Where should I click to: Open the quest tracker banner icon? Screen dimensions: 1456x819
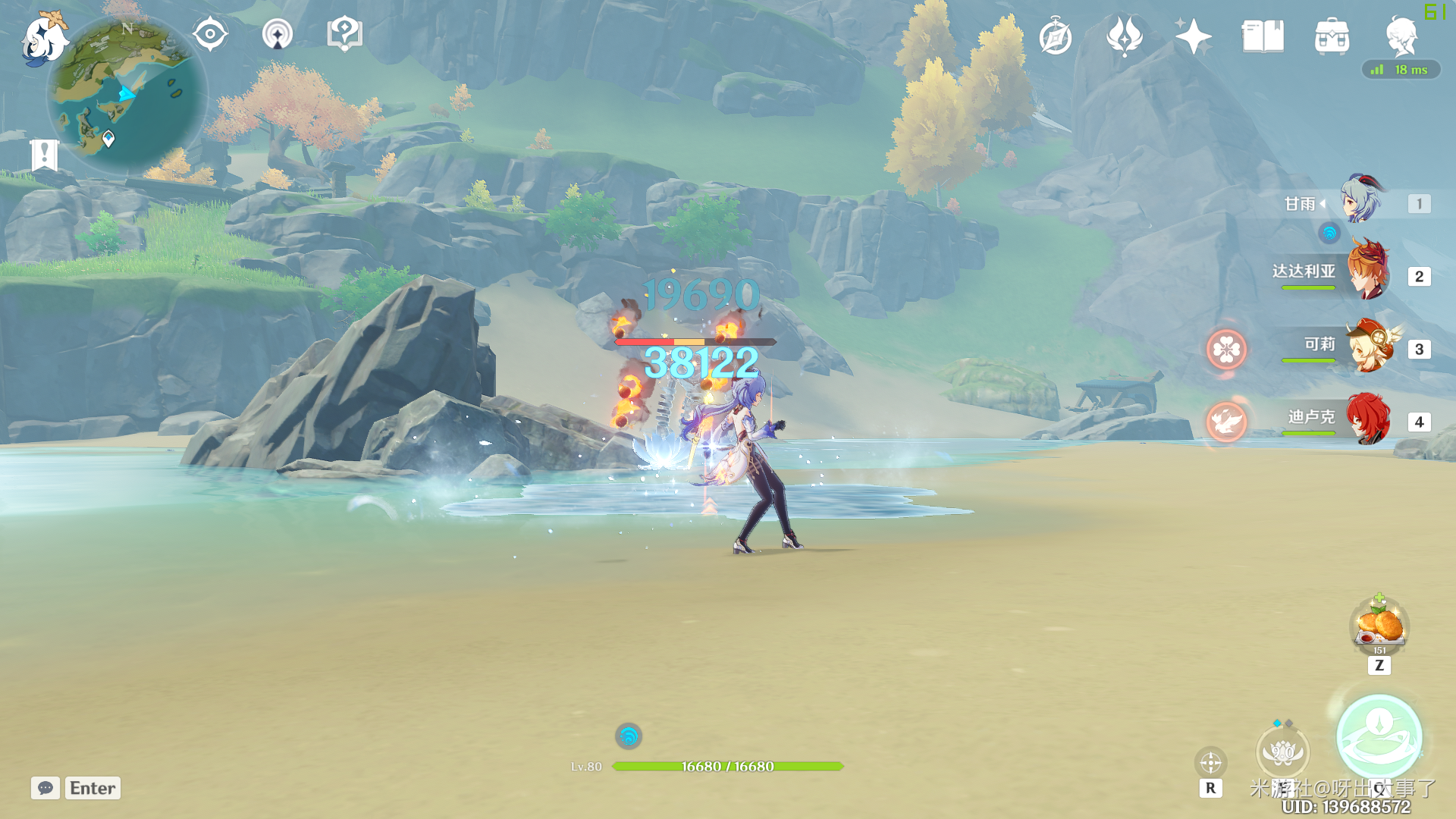45,155
